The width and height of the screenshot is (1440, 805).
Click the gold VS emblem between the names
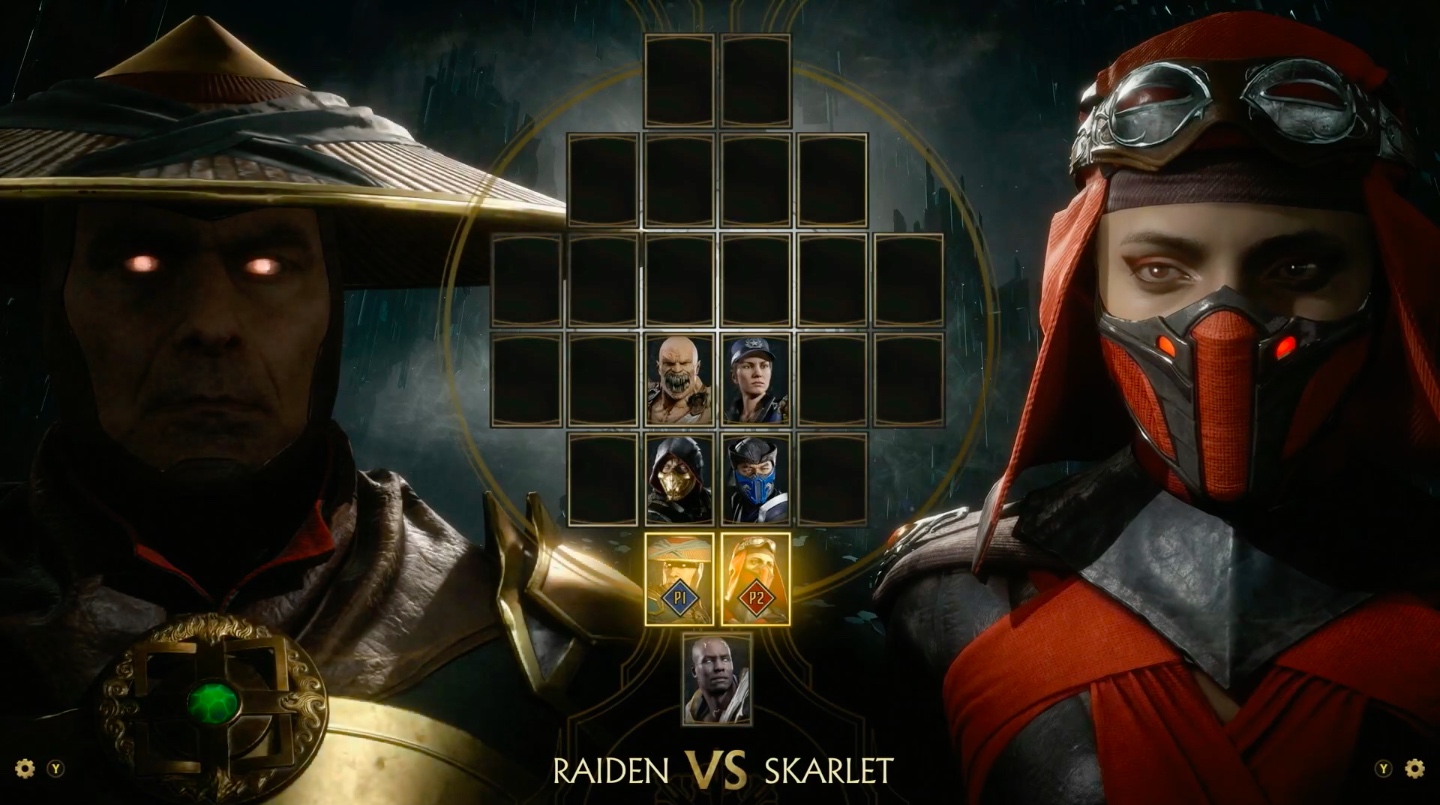pos(716,769)
